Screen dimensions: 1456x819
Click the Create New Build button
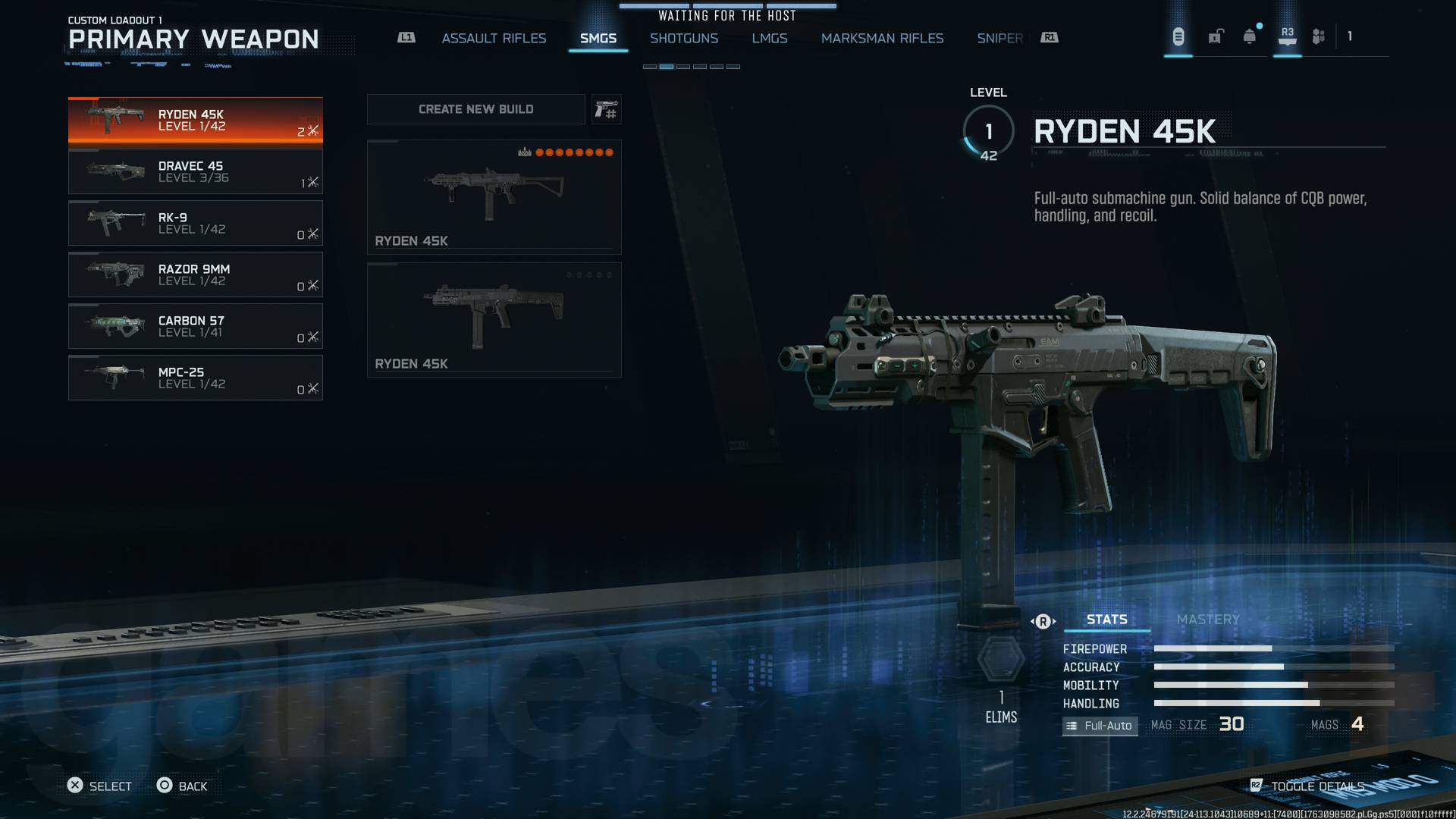point(475,108)
